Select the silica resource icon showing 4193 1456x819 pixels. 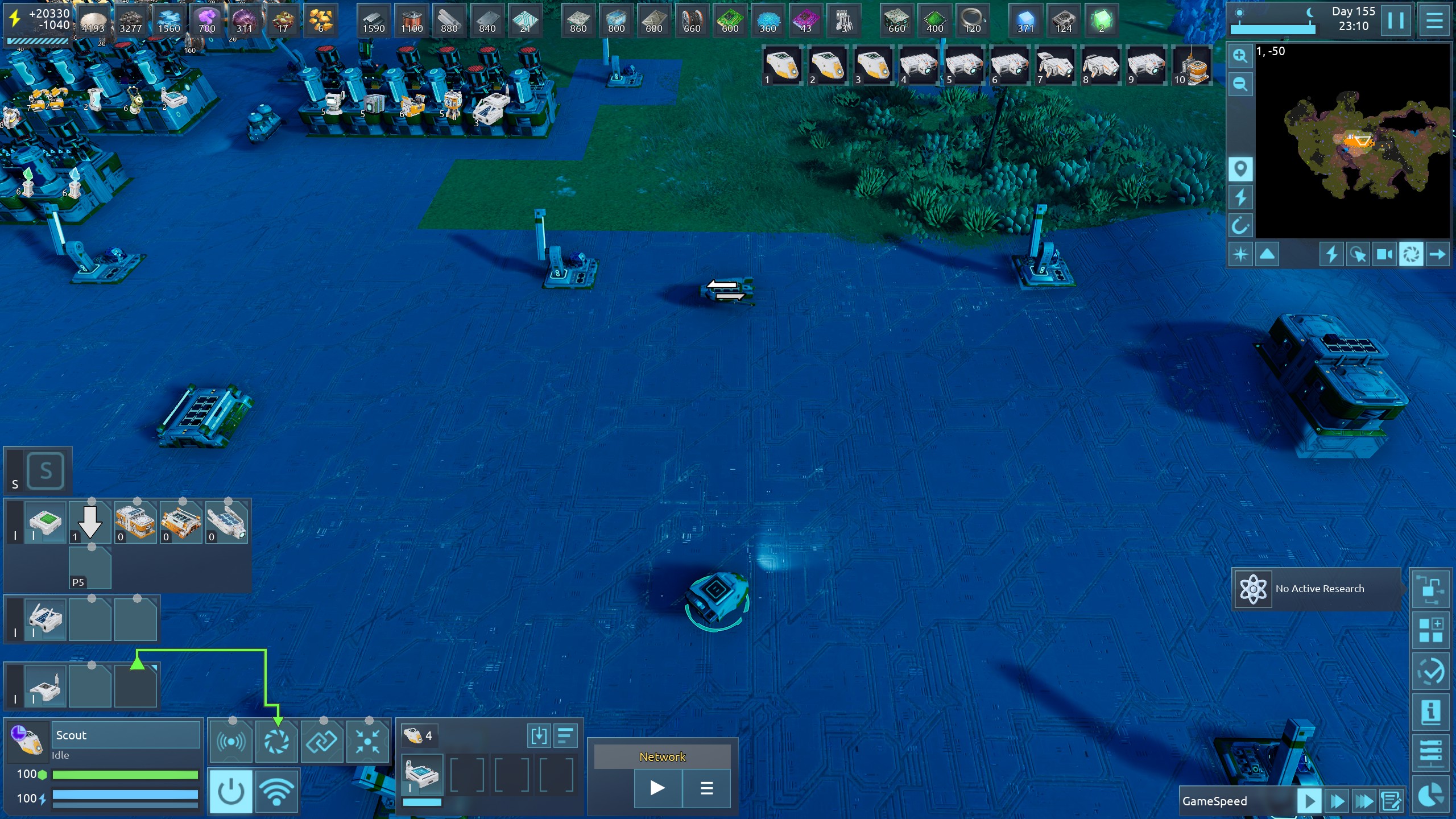click(x=93, y=20)
